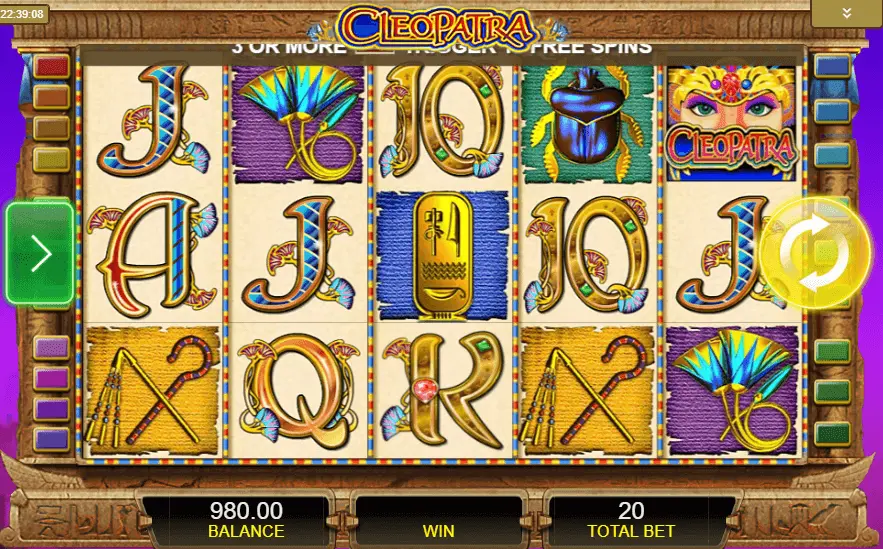Spin the reels with the yellow button

(x=813, y=252)
